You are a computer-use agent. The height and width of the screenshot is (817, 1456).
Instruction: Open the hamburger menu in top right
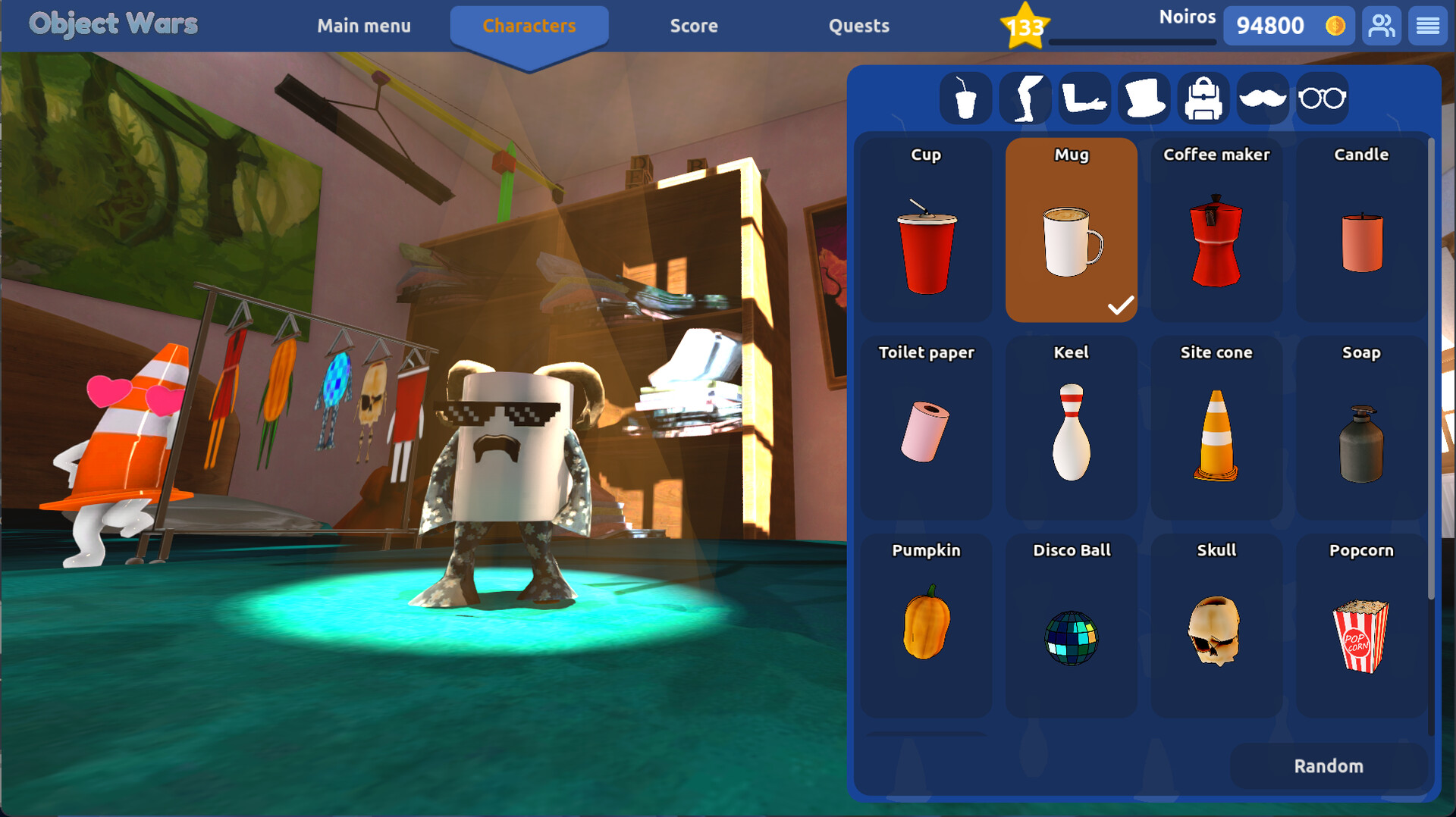pos(1428,25)
